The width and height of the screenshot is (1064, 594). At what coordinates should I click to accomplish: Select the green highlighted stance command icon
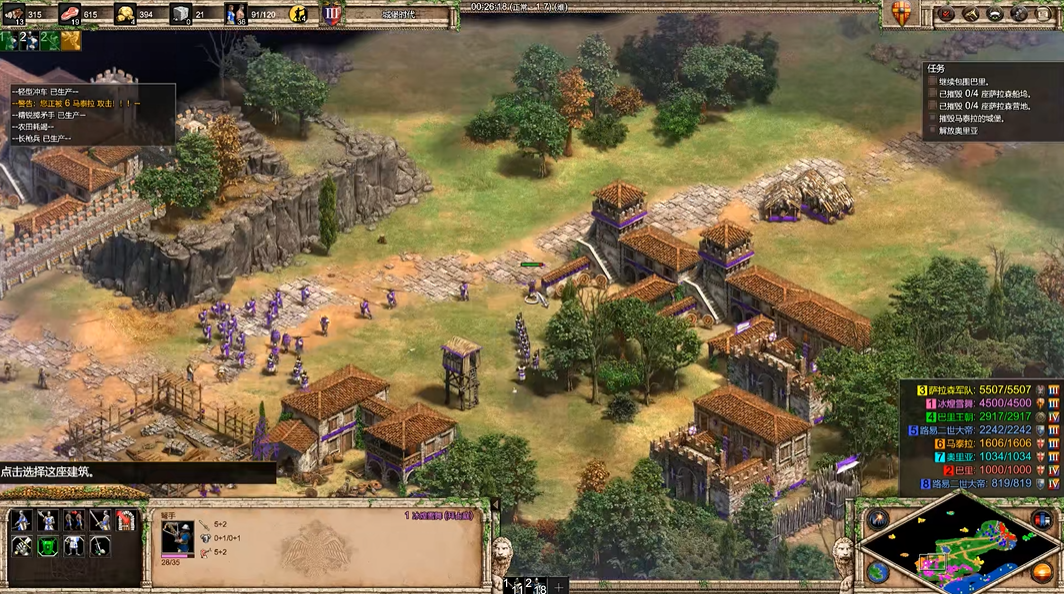pos(47,546)
